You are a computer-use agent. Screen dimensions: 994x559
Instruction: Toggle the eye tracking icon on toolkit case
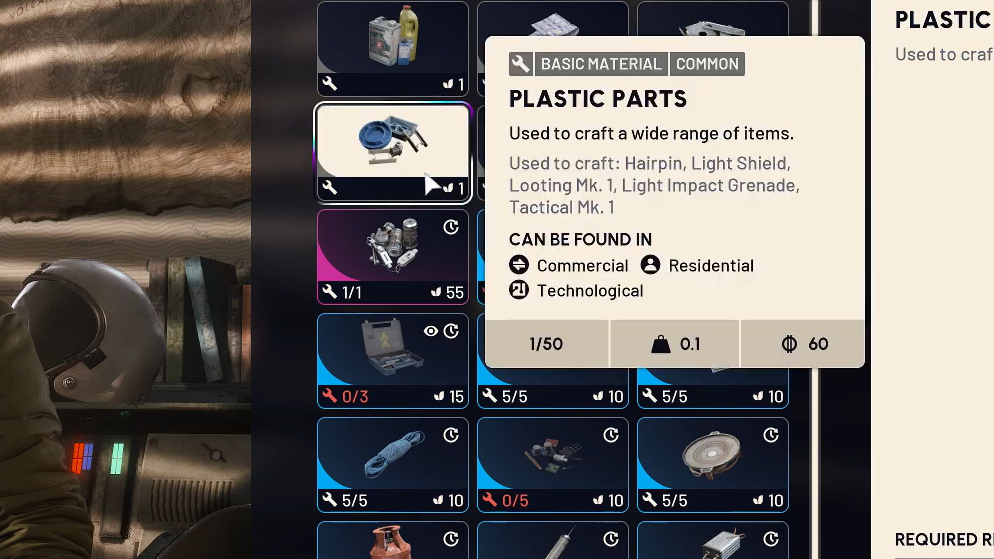[431, 331]
